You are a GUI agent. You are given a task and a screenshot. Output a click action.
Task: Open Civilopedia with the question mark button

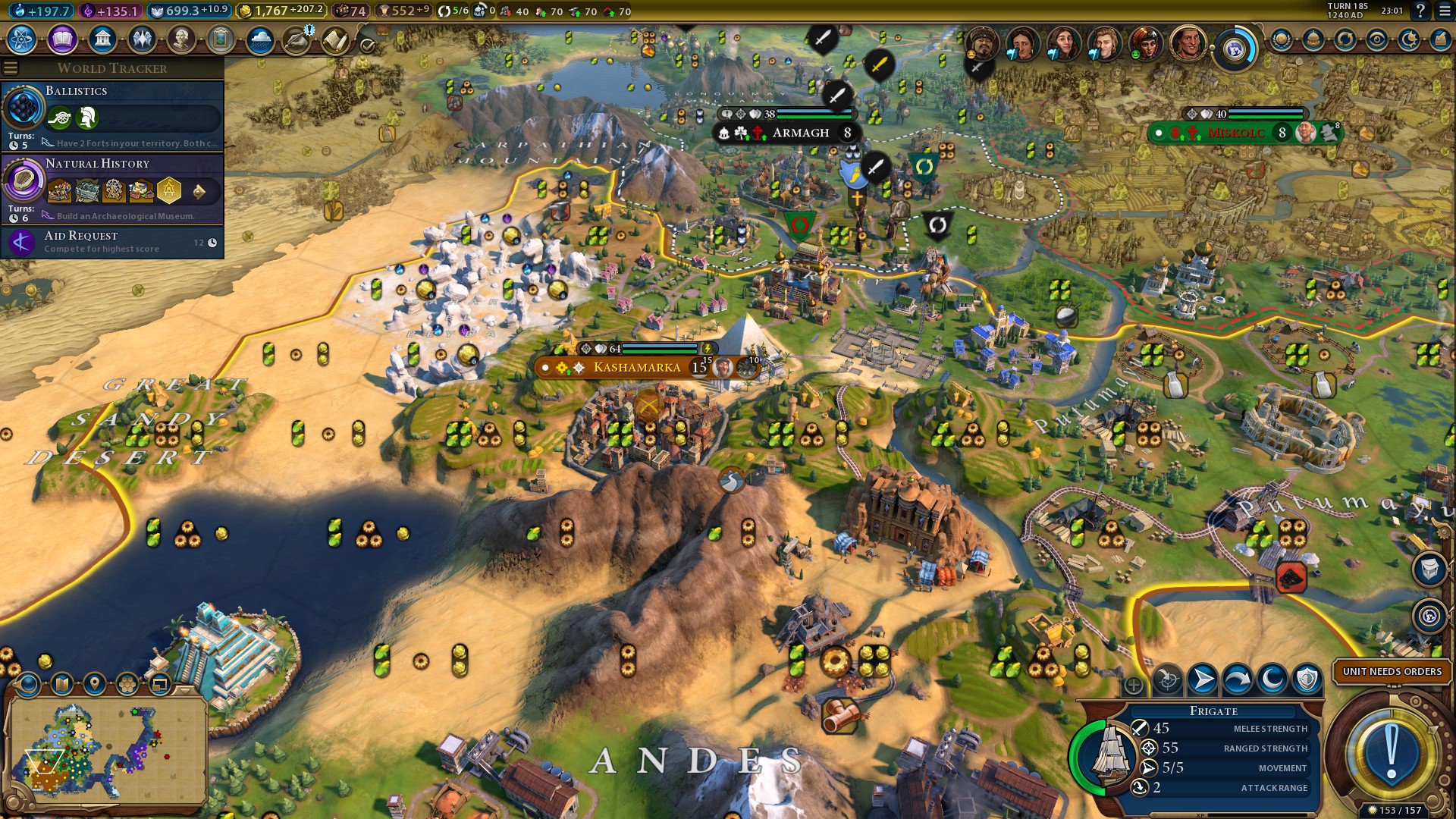(x=1420, y=11)
